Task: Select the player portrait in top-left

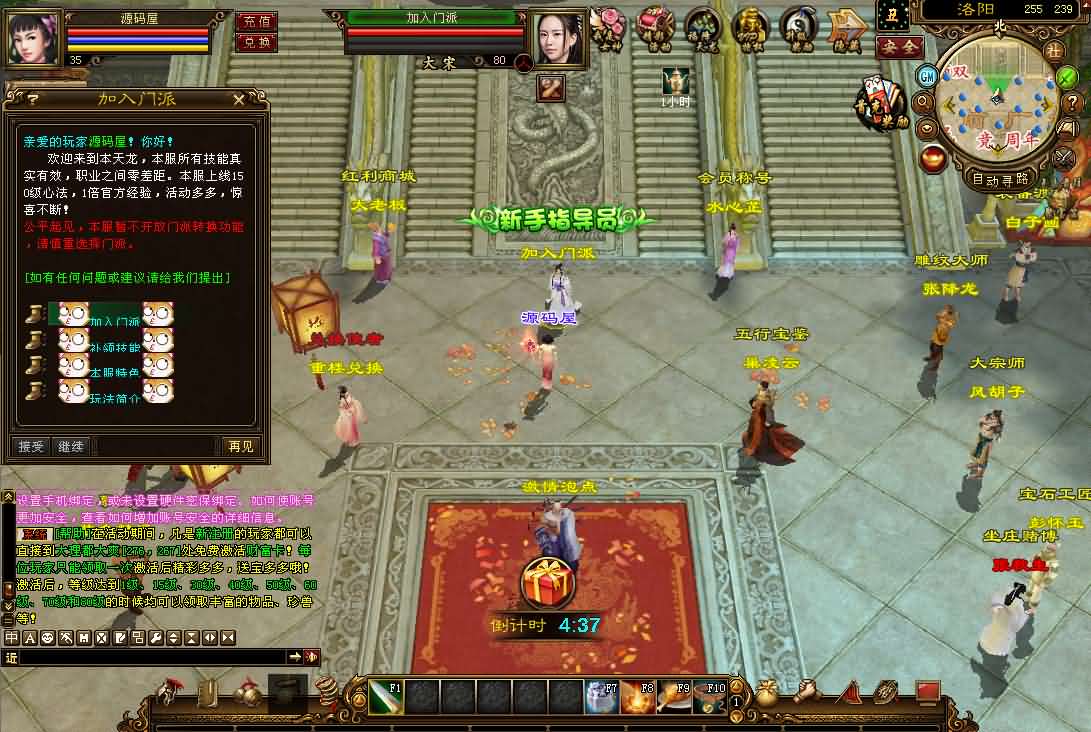Action: pyautogui.click(x=35, y=37)
